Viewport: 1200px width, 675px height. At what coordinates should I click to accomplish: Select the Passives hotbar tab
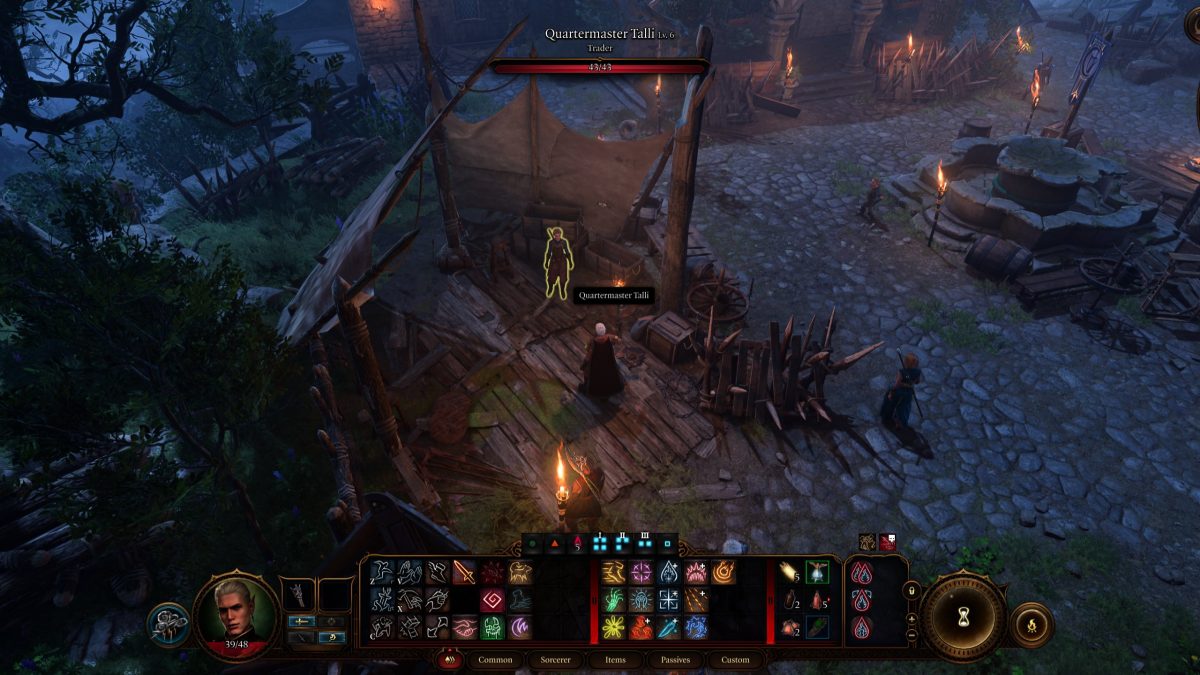[x=675, y=660]
